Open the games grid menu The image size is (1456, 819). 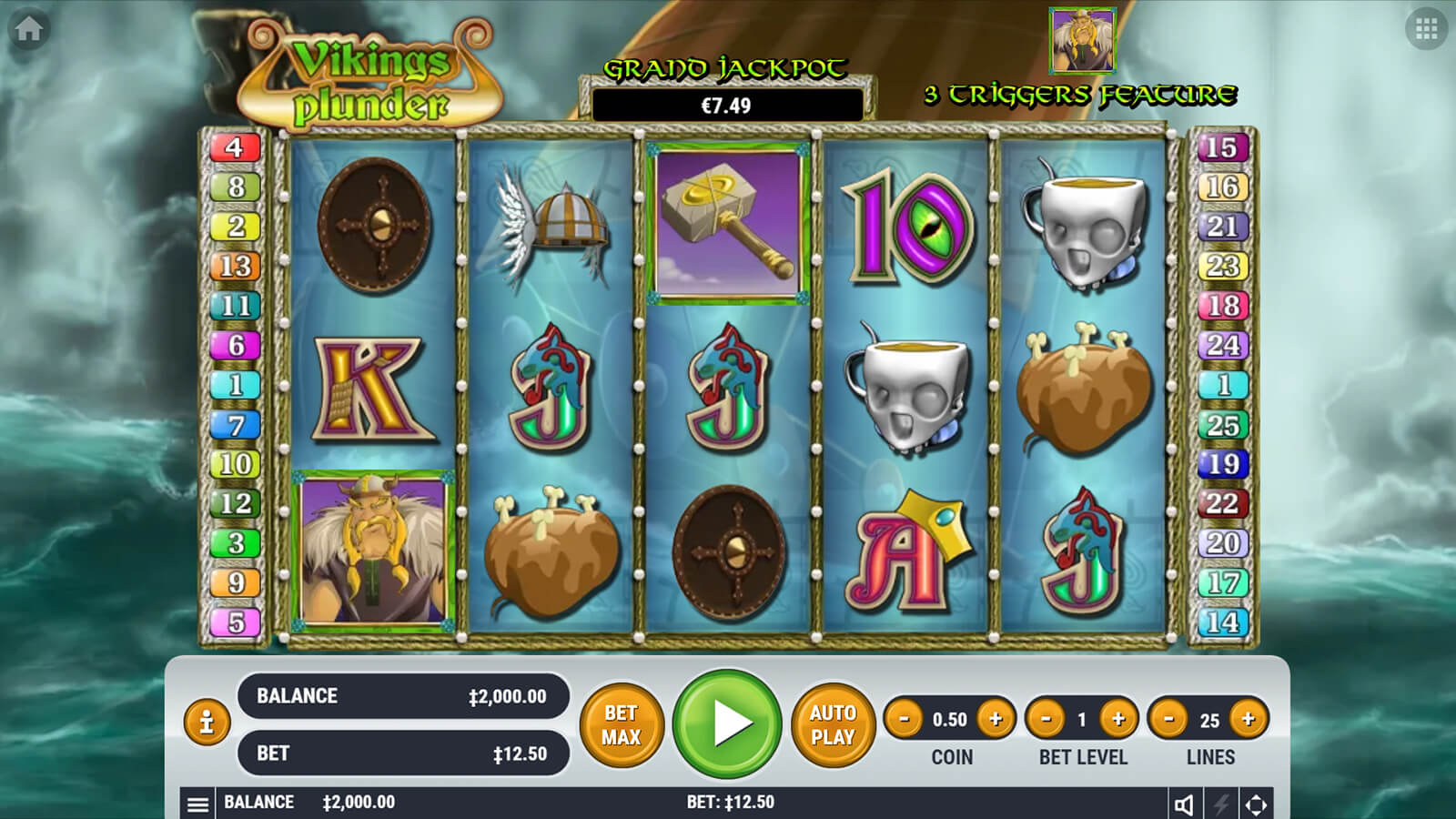[1426, 29]
